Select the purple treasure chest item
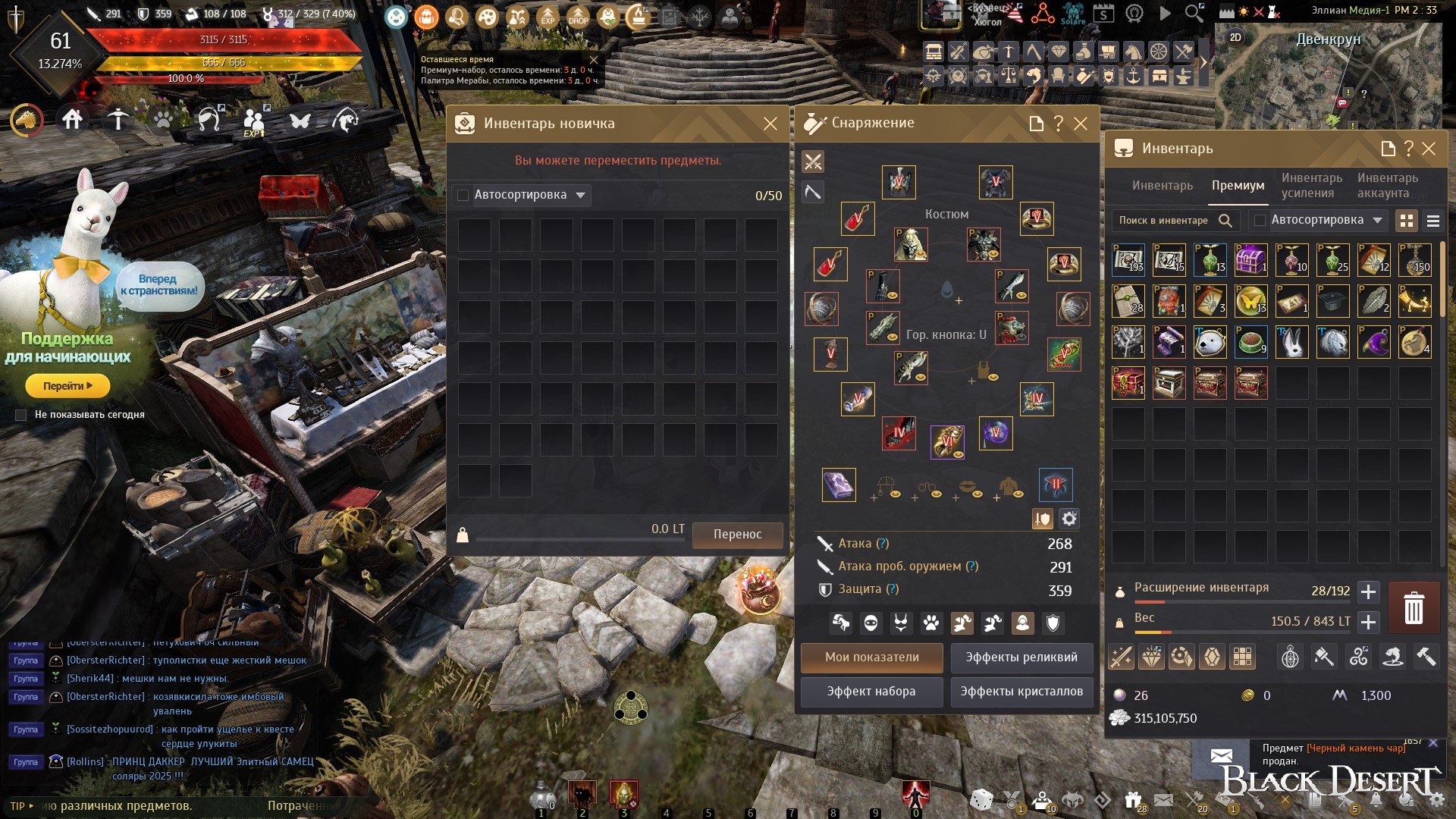The image size is (1456, 819). 1250,259
